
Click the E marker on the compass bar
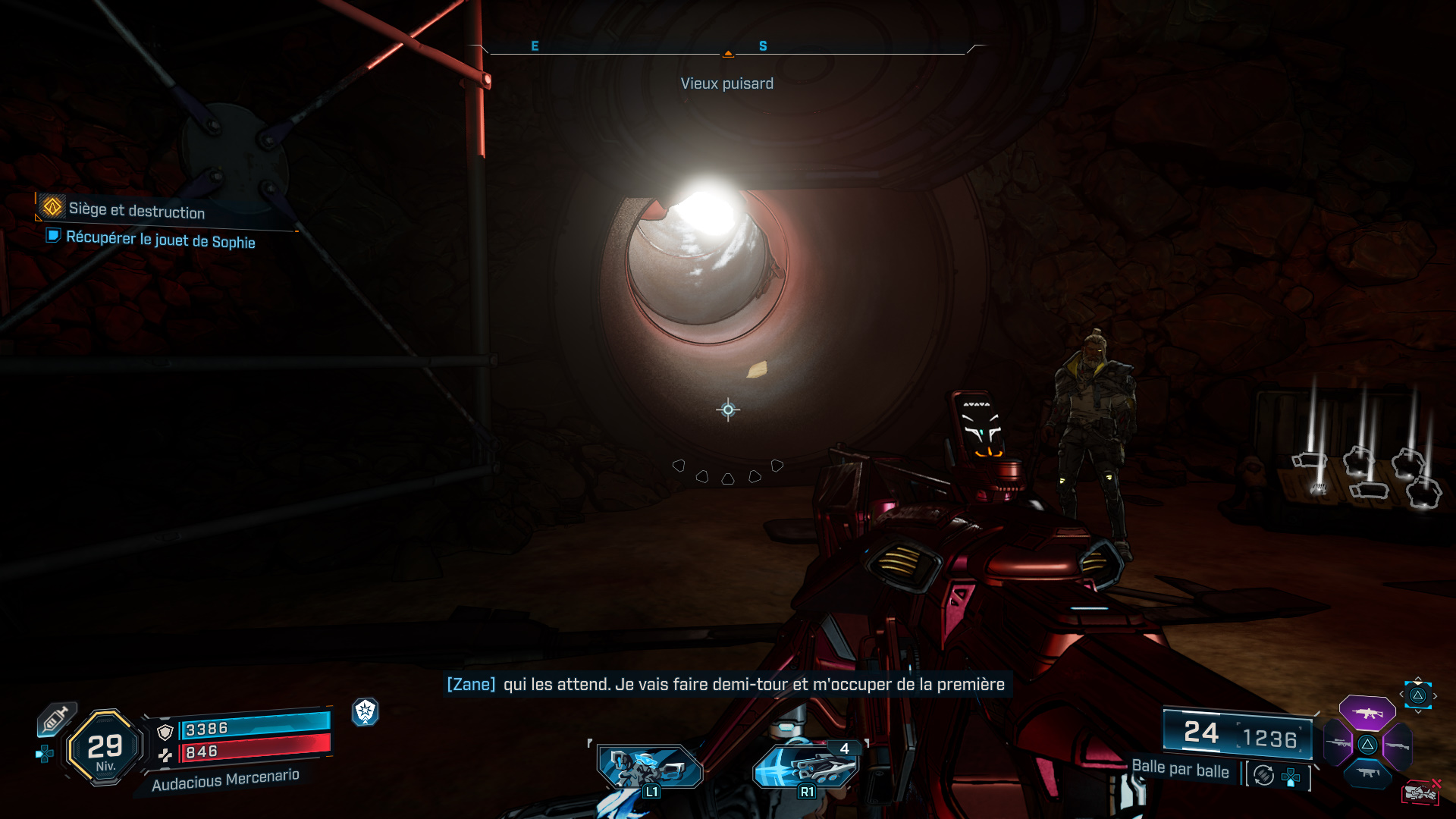pos(536,45)
